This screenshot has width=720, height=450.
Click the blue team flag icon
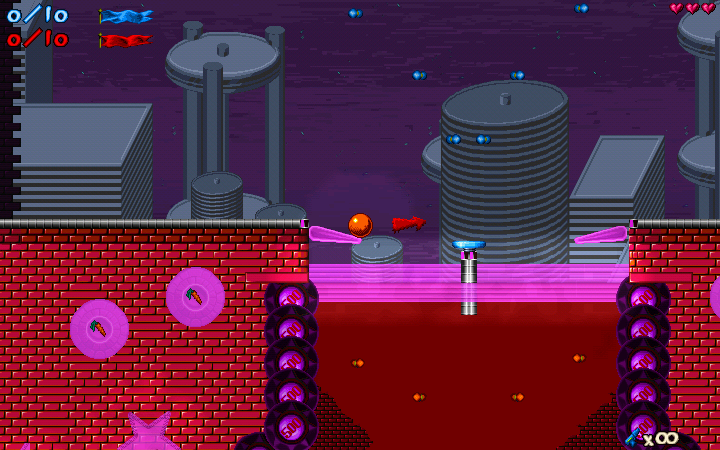[126, 16]
